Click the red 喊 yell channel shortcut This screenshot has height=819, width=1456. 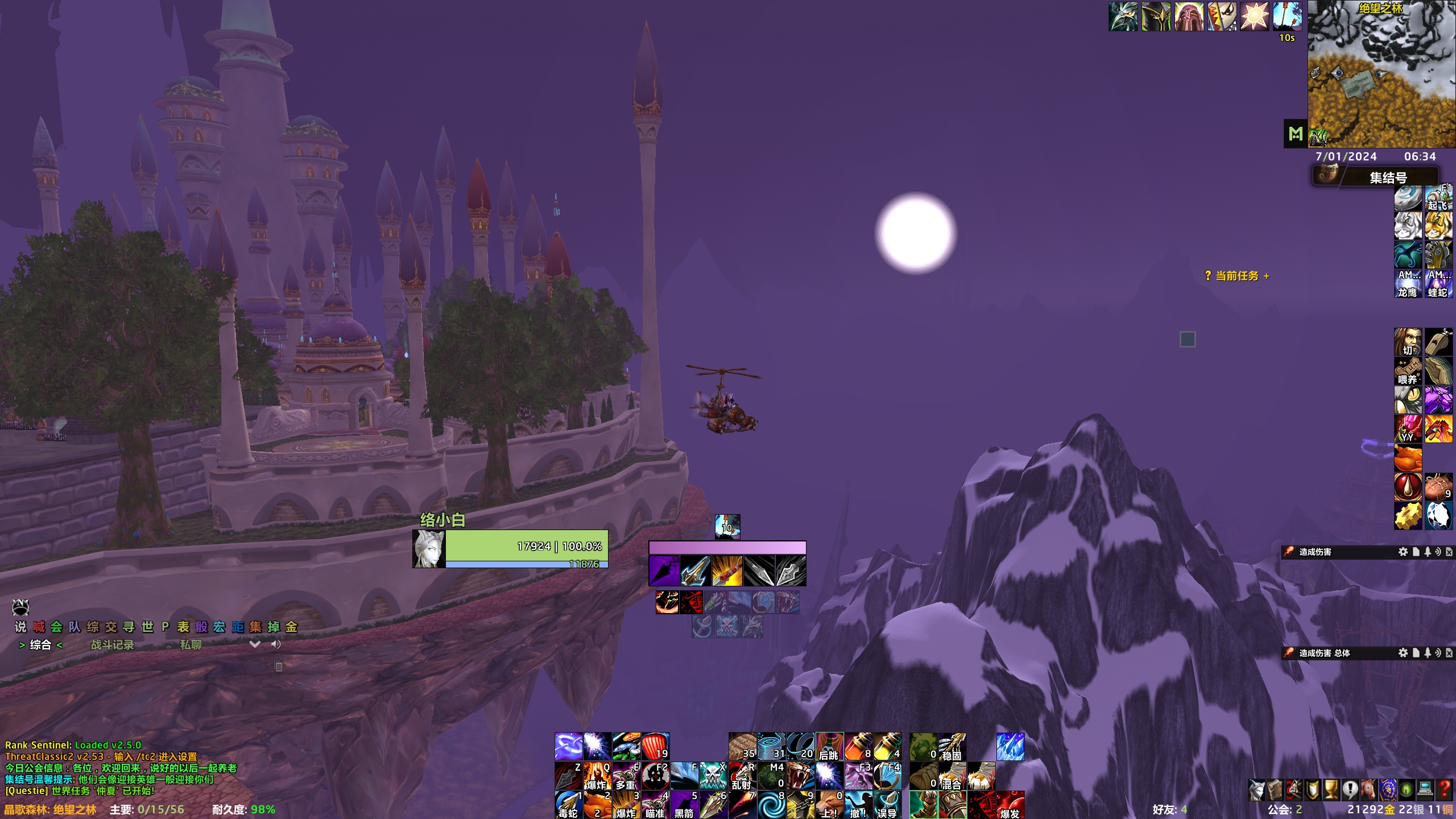tap(39, 627)
